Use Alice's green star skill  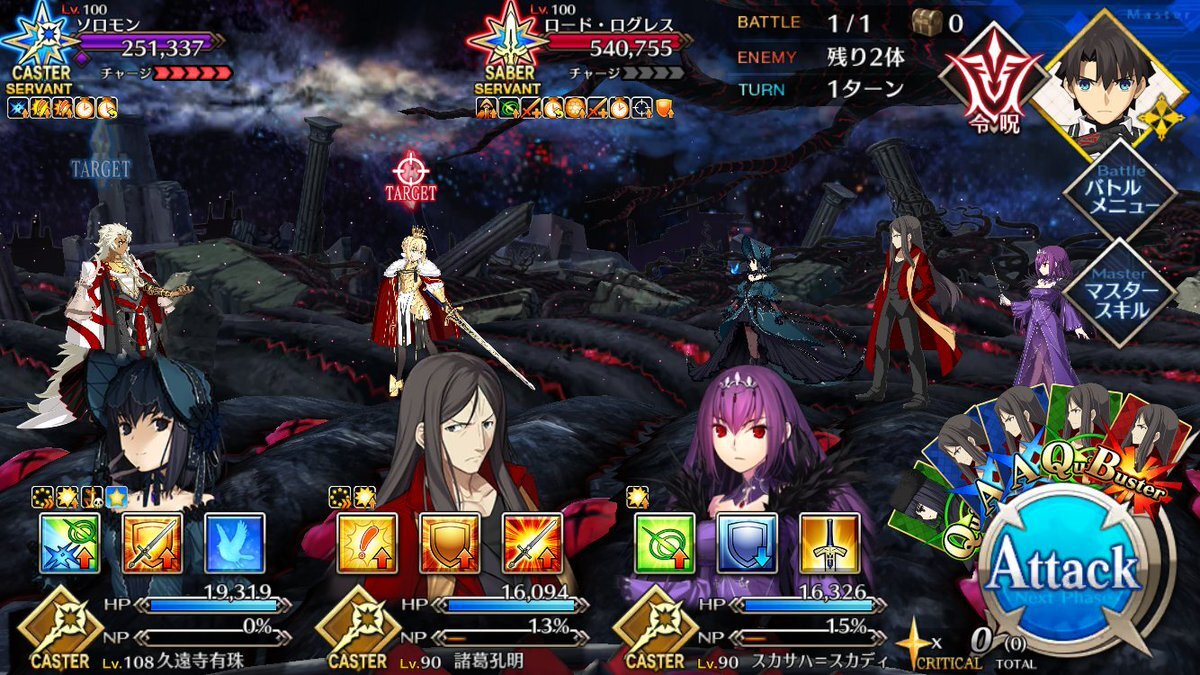click(x=70, y=543)
